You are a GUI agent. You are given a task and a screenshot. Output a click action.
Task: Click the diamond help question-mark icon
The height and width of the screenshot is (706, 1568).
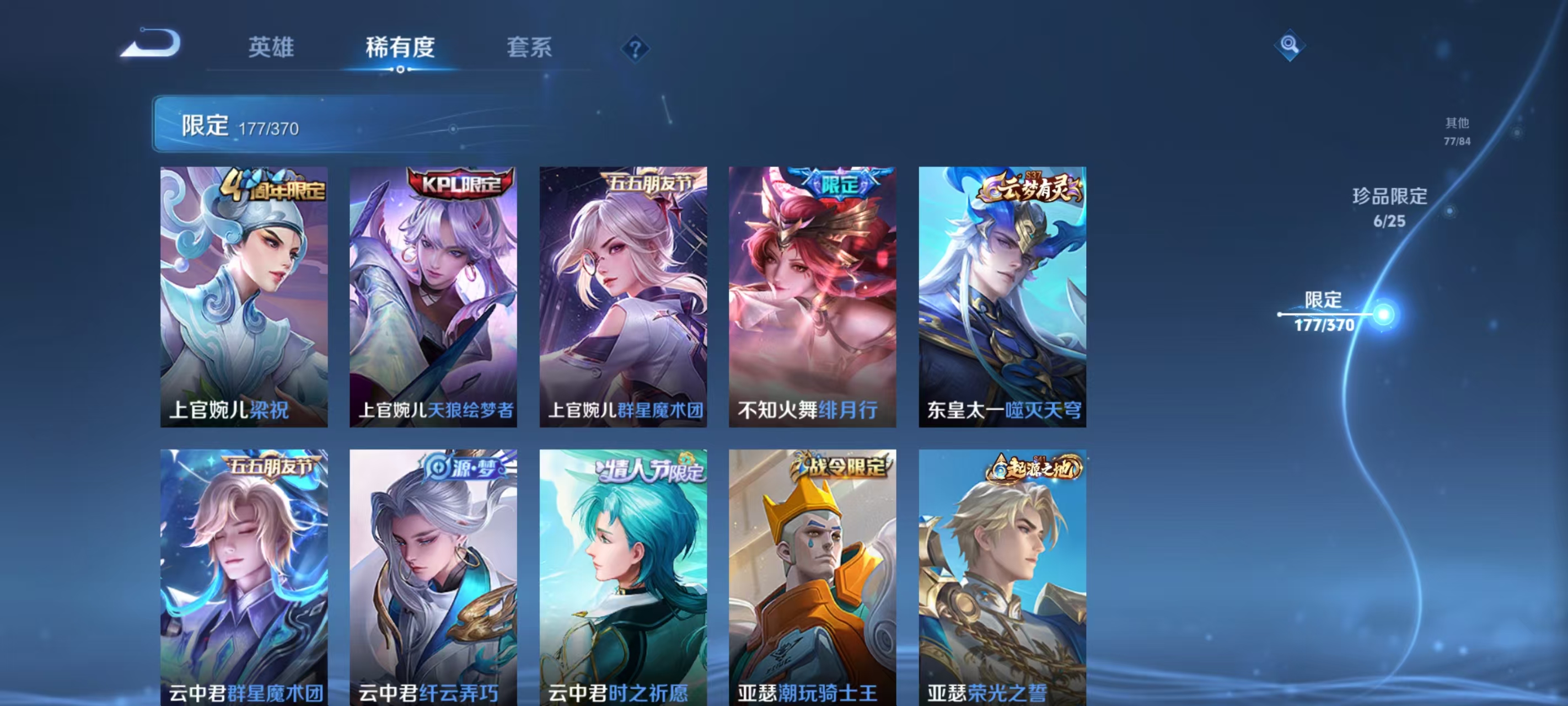pyautogui.click(x=635, y=49)
